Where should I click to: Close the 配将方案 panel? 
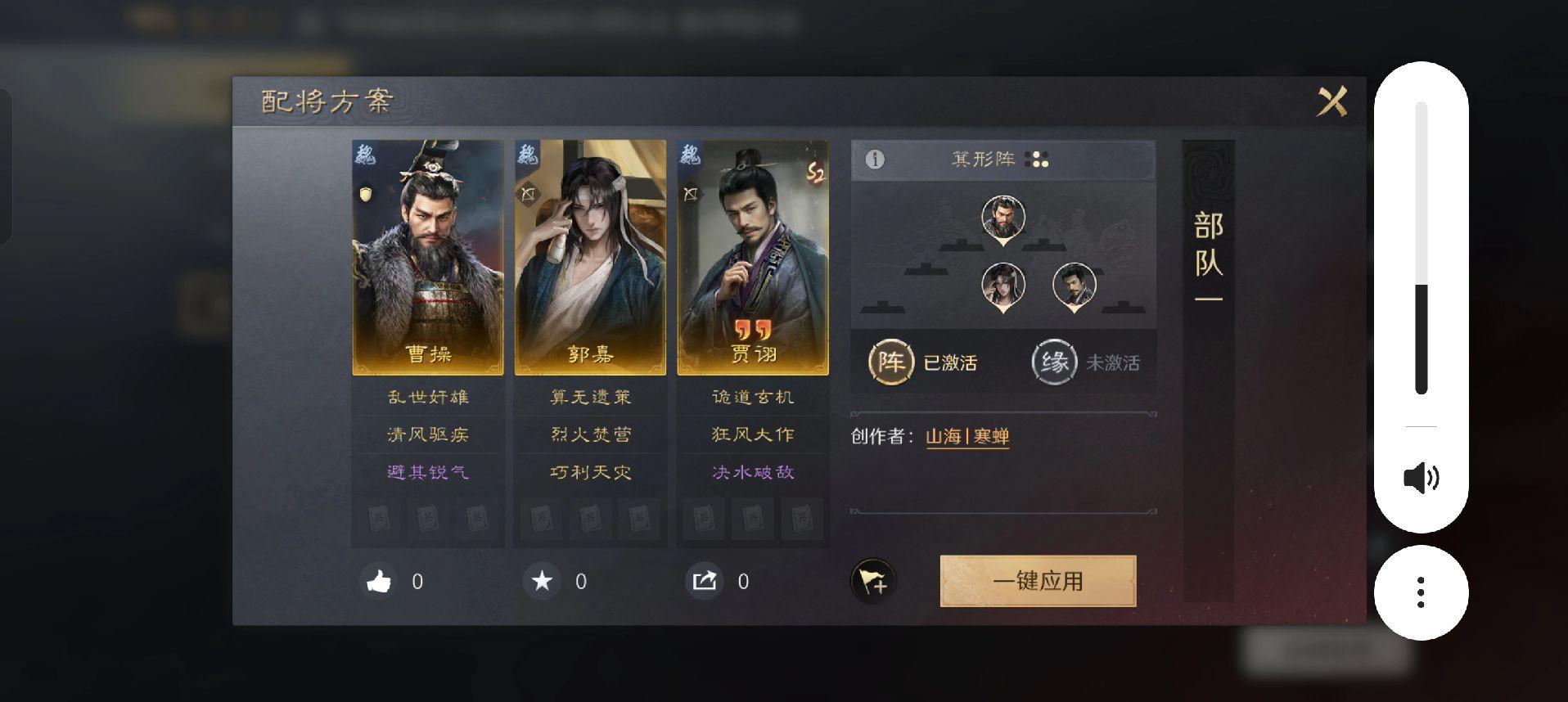(x=1331, y=102)
